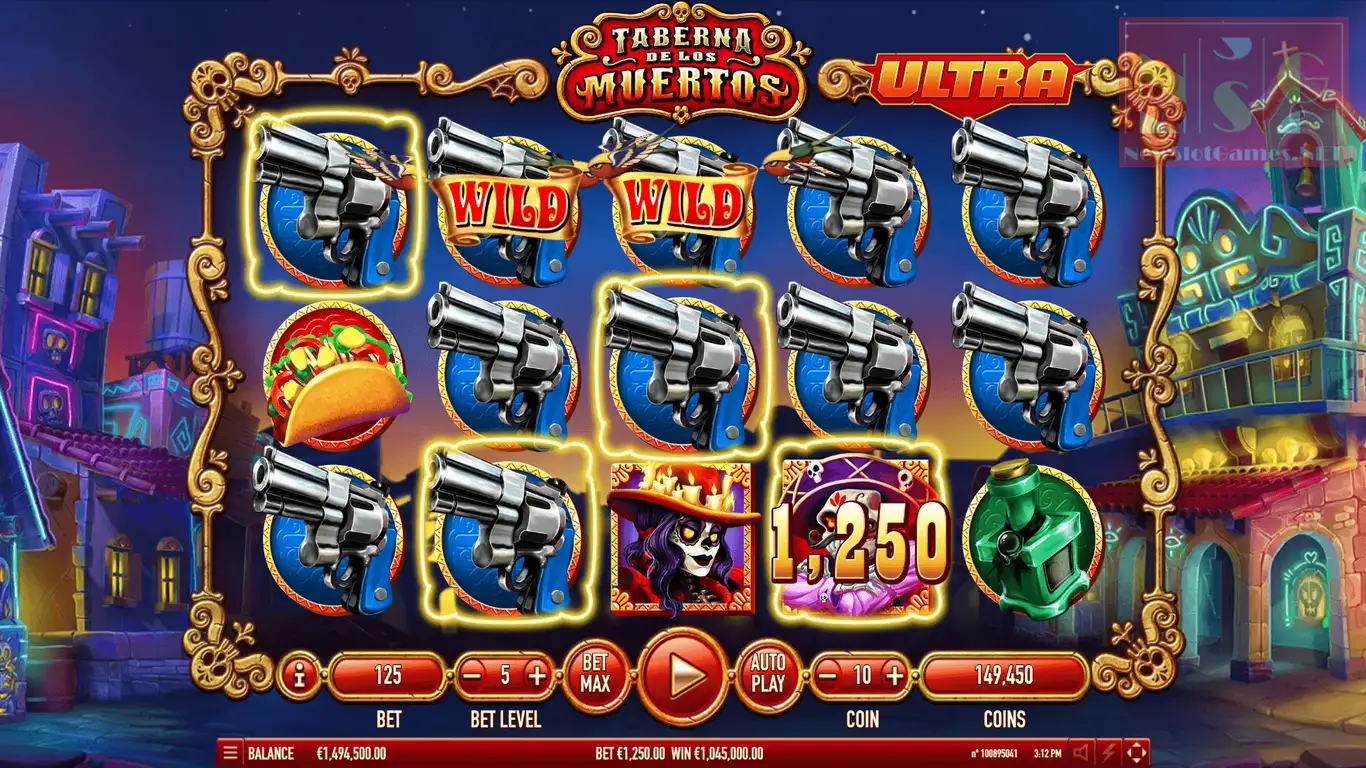The image size is (1366, 768).
Task: Open the hamburger menu beside Balance
Action: pos(230,753)
